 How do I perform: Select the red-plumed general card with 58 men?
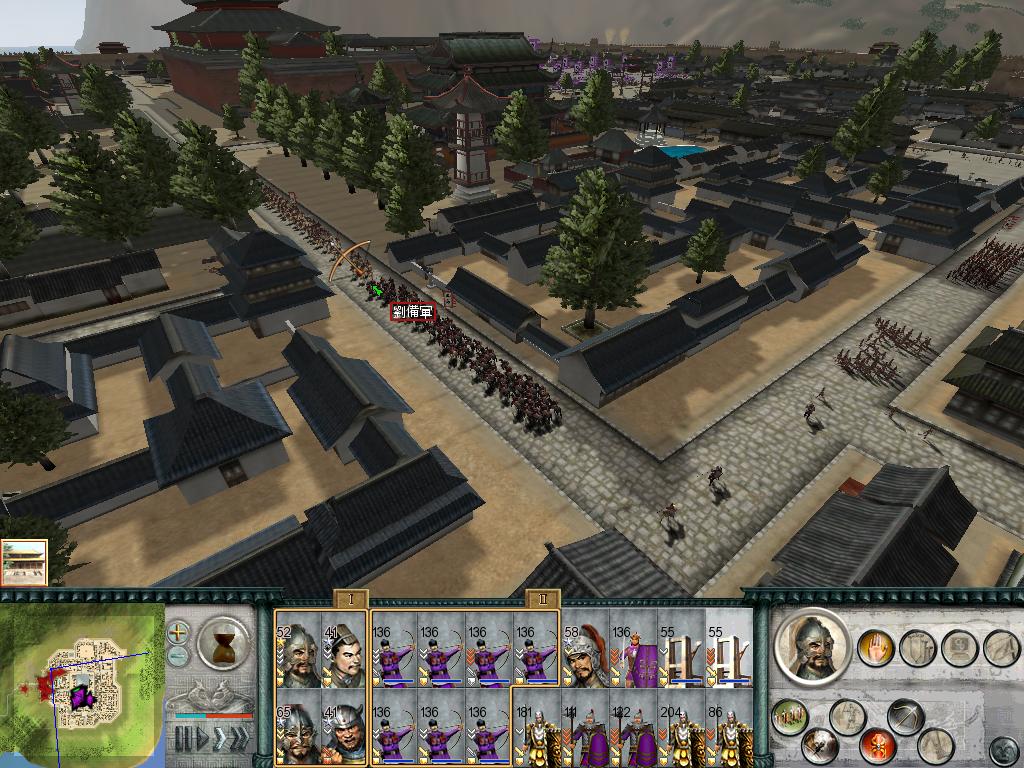click(586, 649)
